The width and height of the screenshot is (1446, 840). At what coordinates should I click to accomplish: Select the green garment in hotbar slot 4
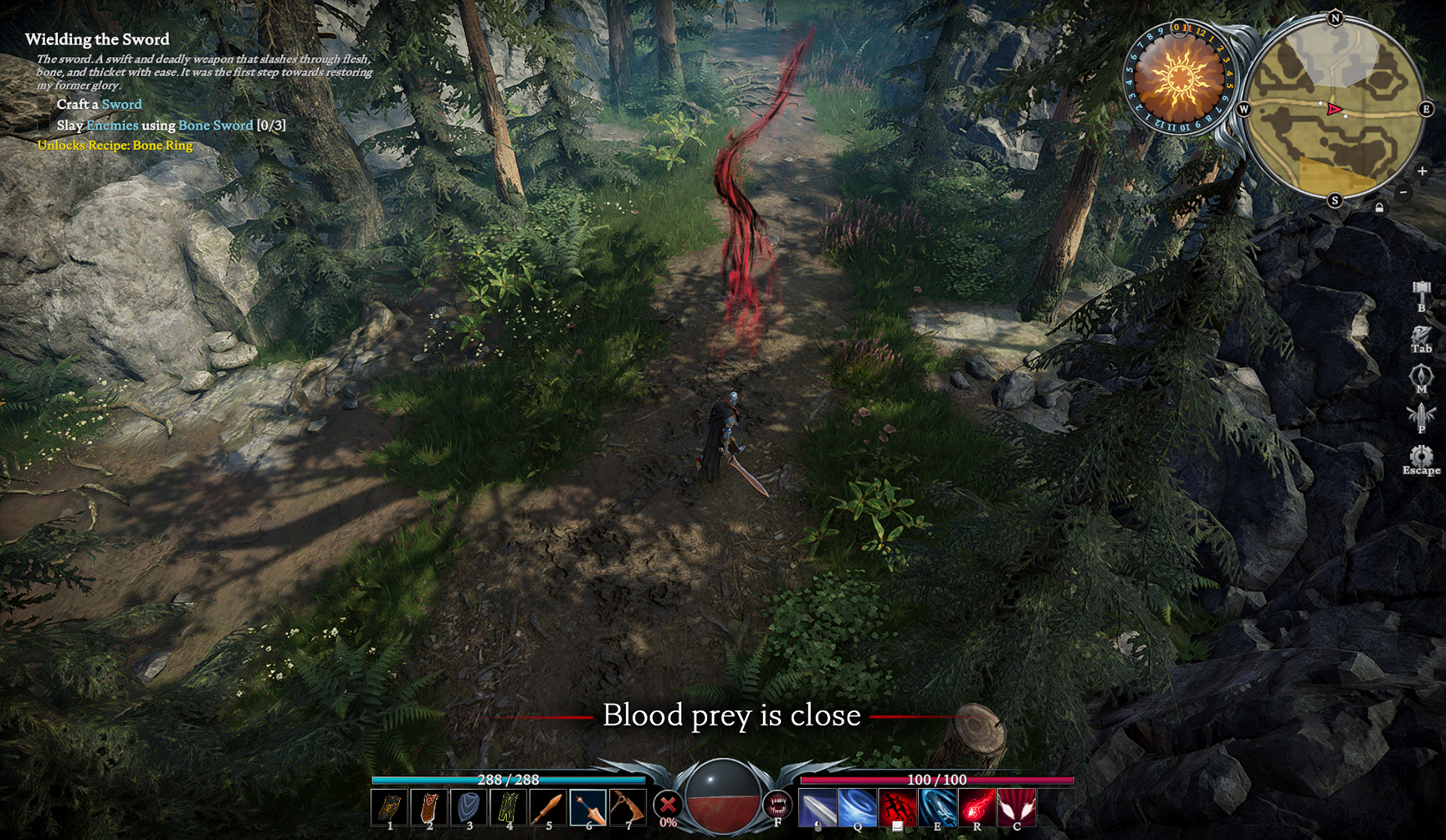pos(509,807)
